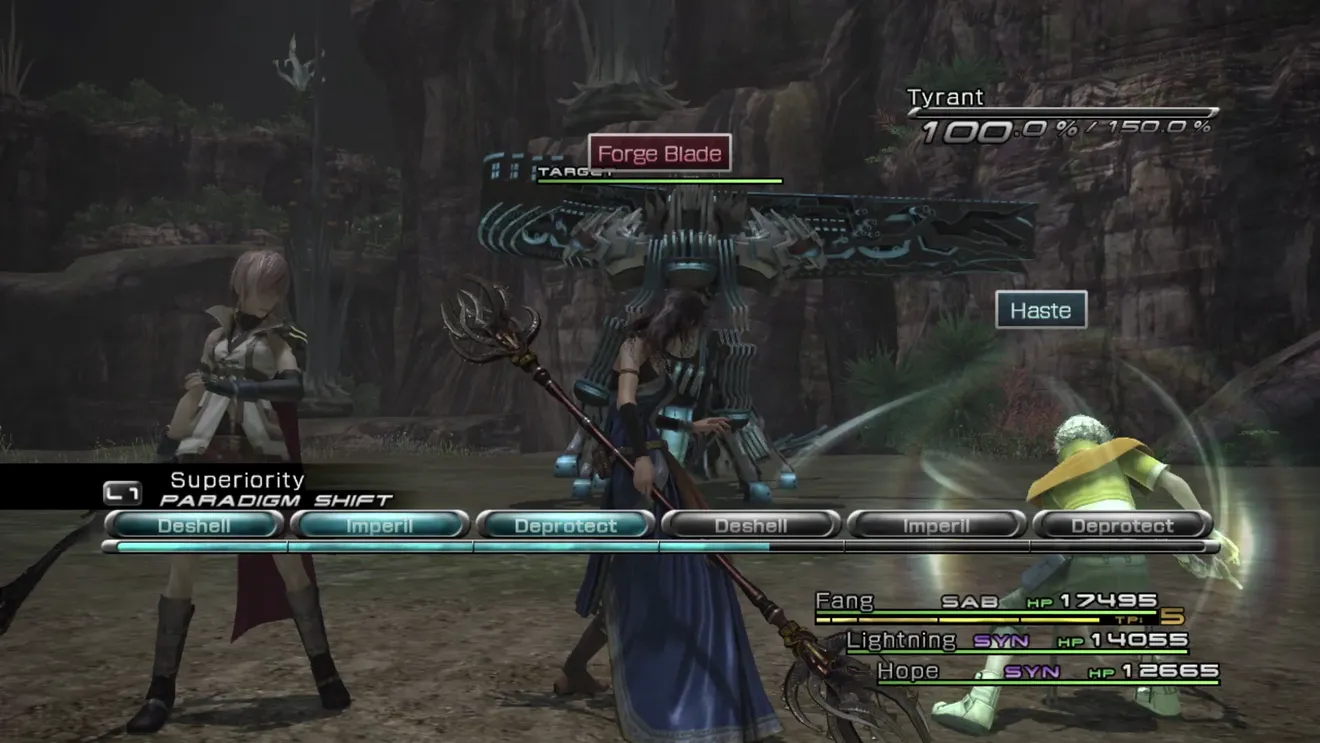Image resolution: width=1320 pixels, height=743 pixels.
Task: Pick the greyed-out Imperil queued command
Action: (937, 525)
